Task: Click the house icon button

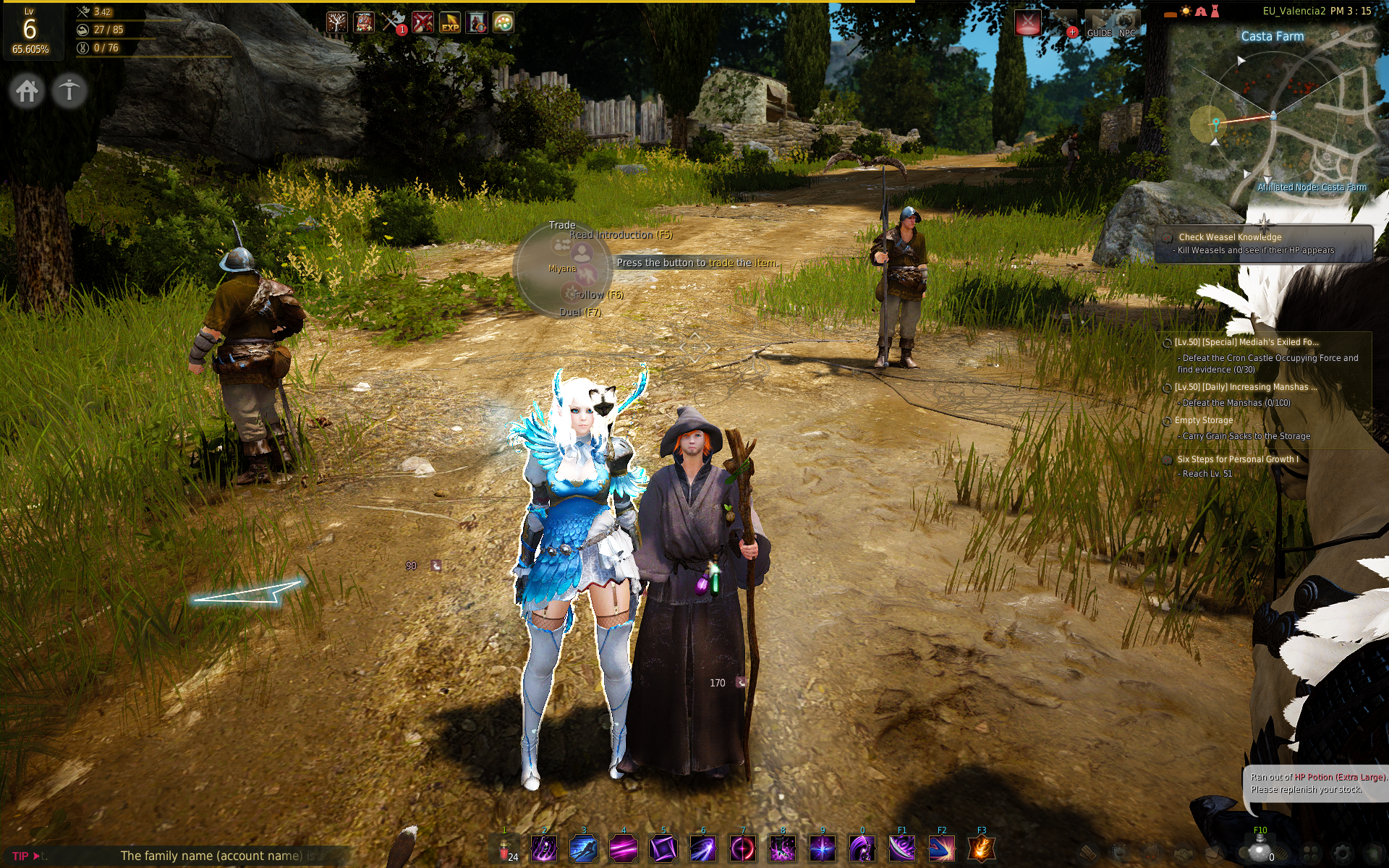Action: [x=27, y=91]
